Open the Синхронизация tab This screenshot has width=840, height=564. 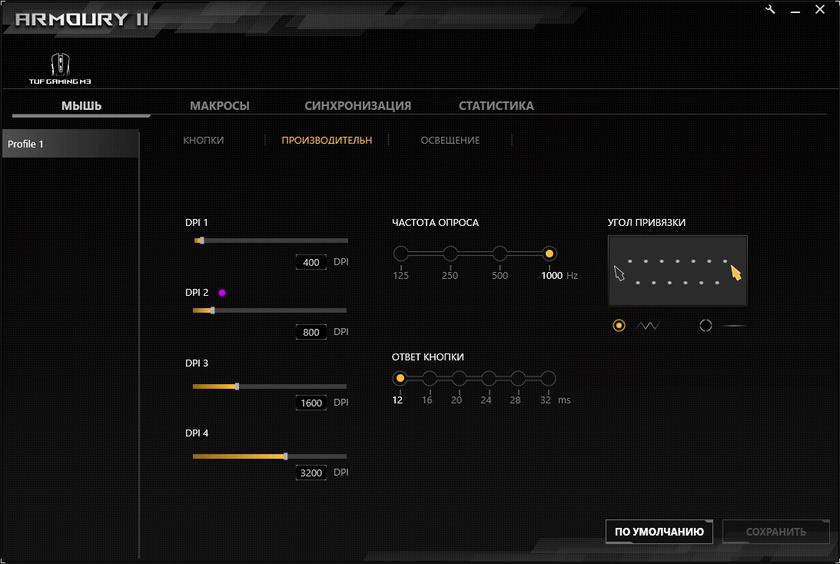tap(357, 105)
